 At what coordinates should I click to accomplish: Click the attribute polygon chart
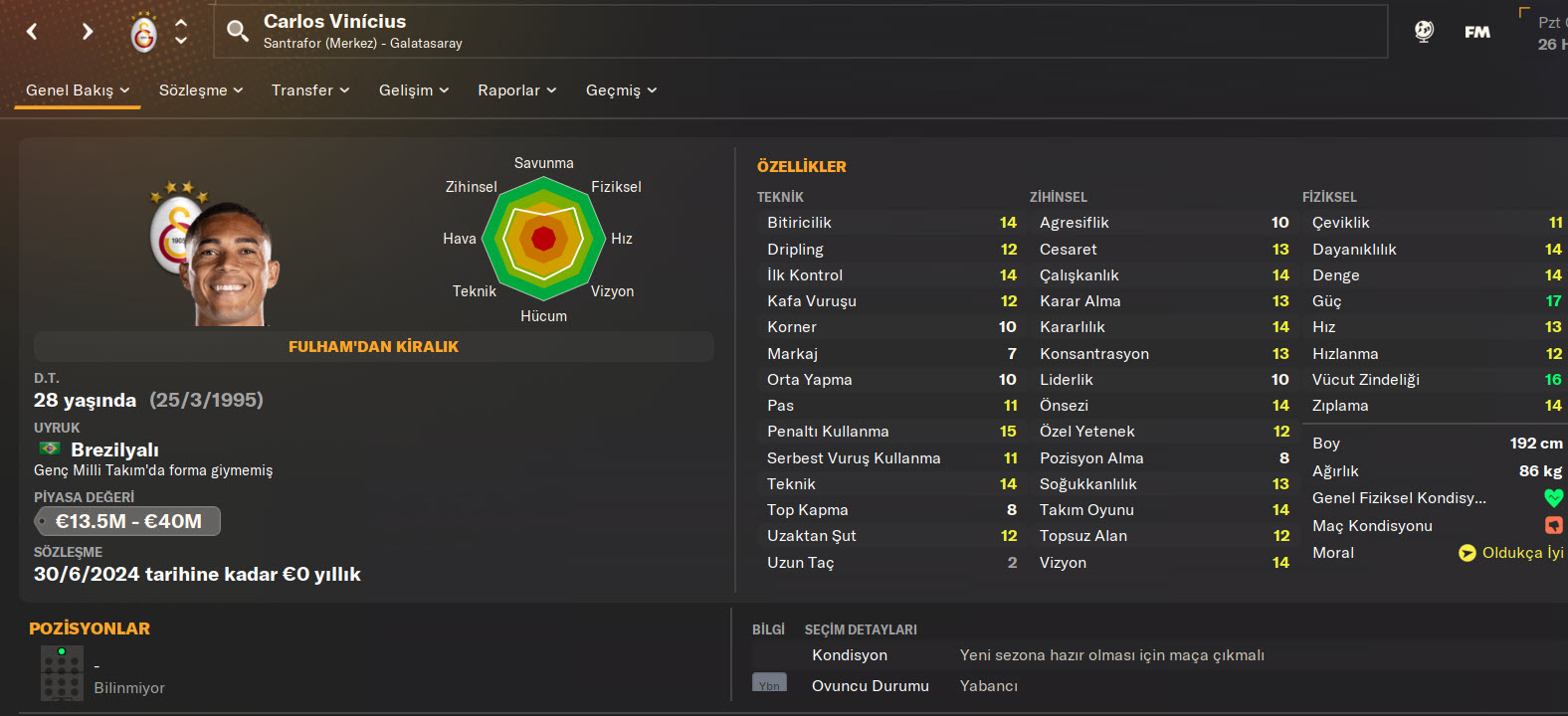click(x=543, y=239)
